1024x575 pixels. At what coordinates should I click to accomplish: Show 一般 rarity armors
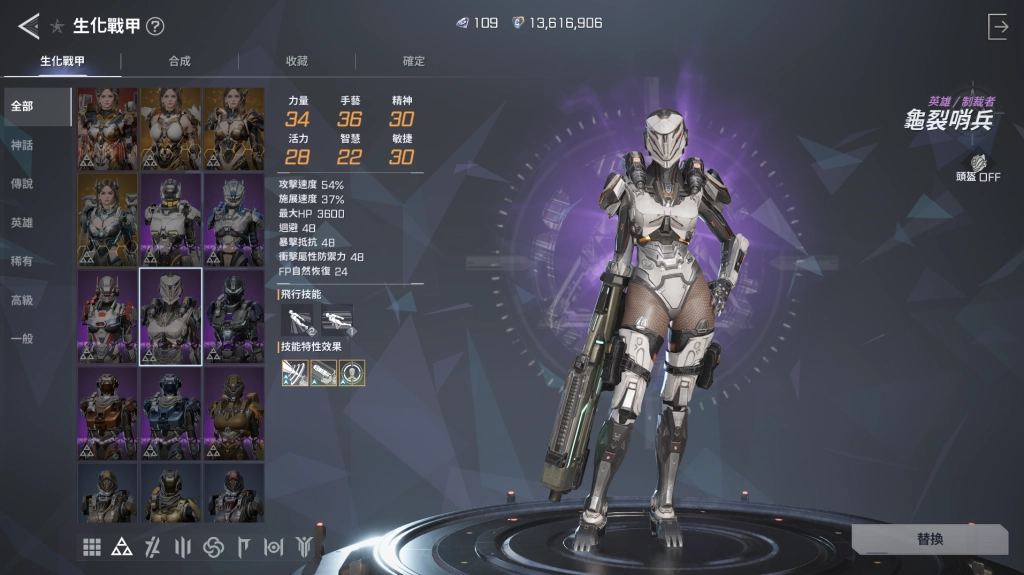pyautogui.click(x=22, y=338)
